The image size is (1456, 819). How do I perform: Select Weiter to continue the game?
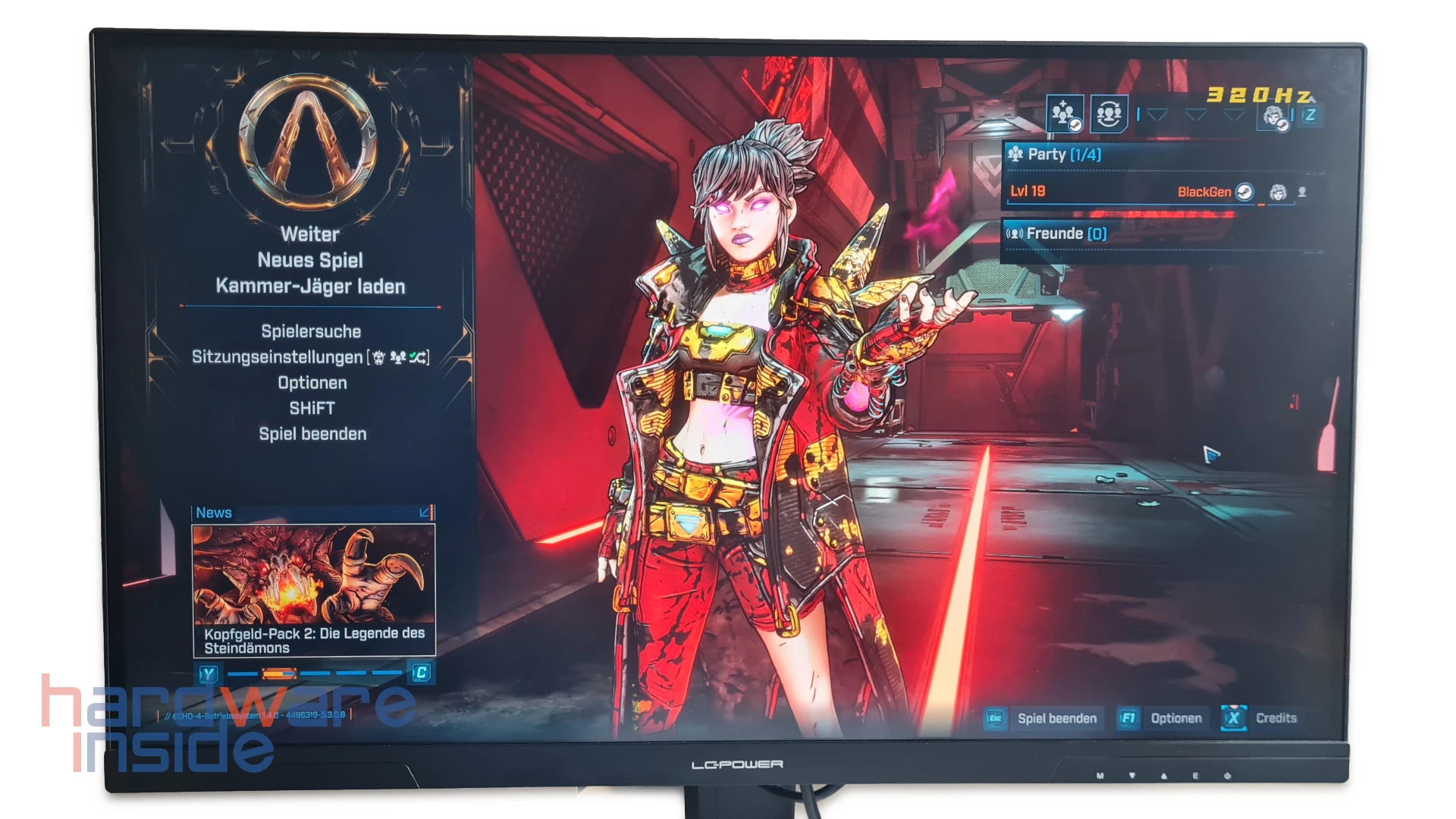coord(309,234)
